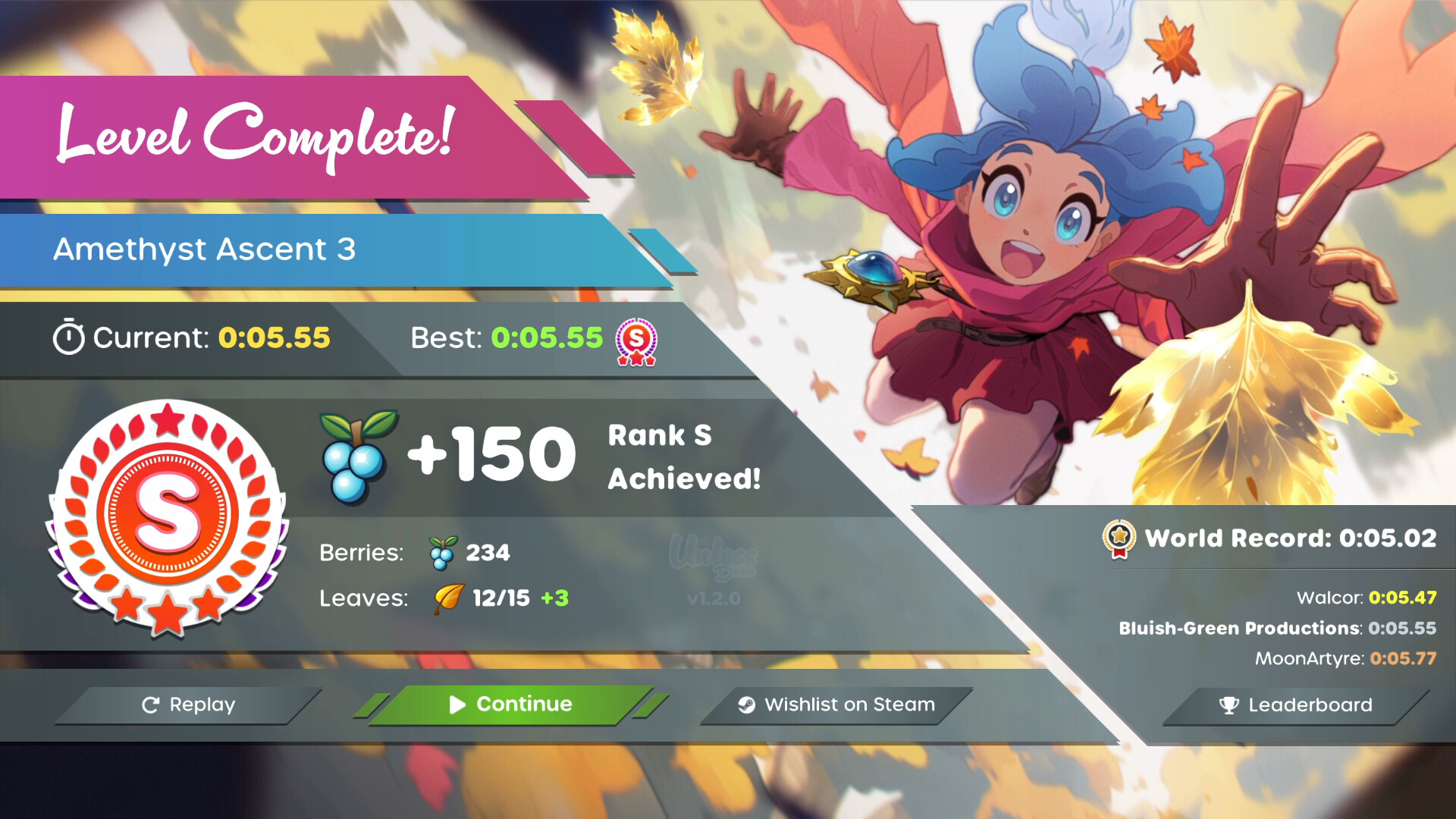The height and width of the screenshot is (819, 1456).
Task: Click the replay arrow icon
Action: click(151, 704)
